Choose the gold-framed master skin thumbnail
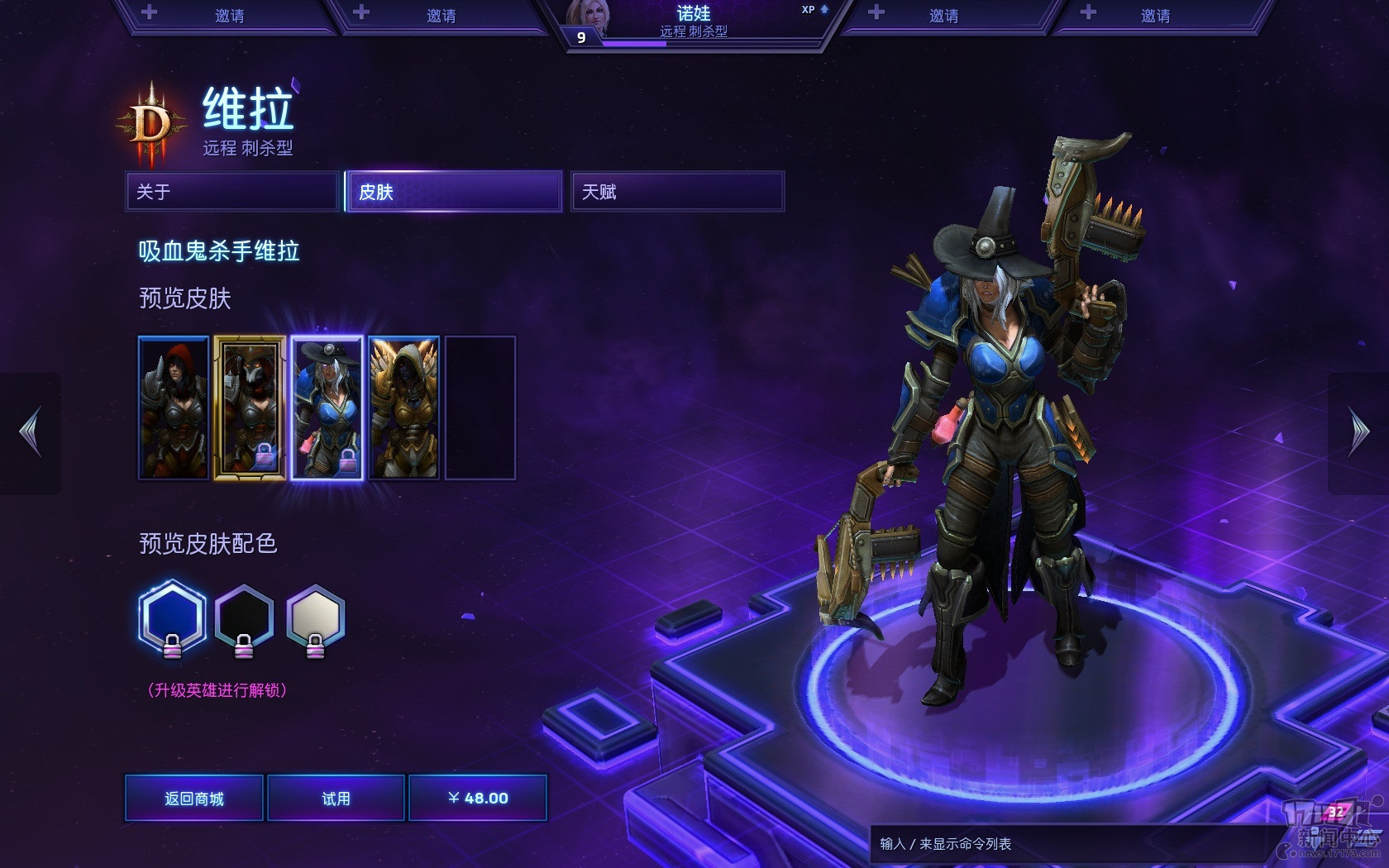This screenshot has height=868, width=1389. point(250,408)
